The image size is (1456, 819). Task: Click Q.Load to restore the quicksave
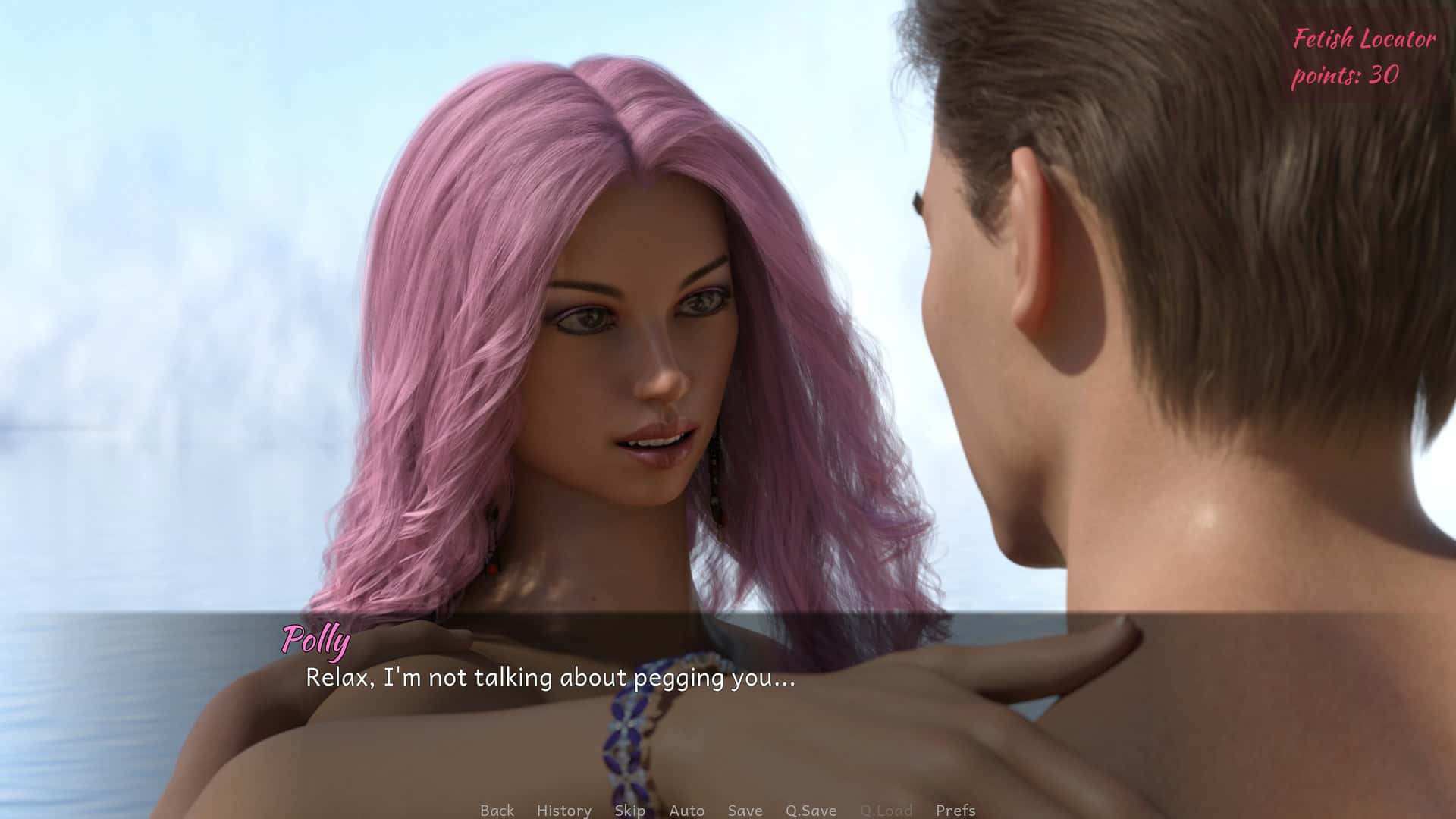tap(888, 810)
